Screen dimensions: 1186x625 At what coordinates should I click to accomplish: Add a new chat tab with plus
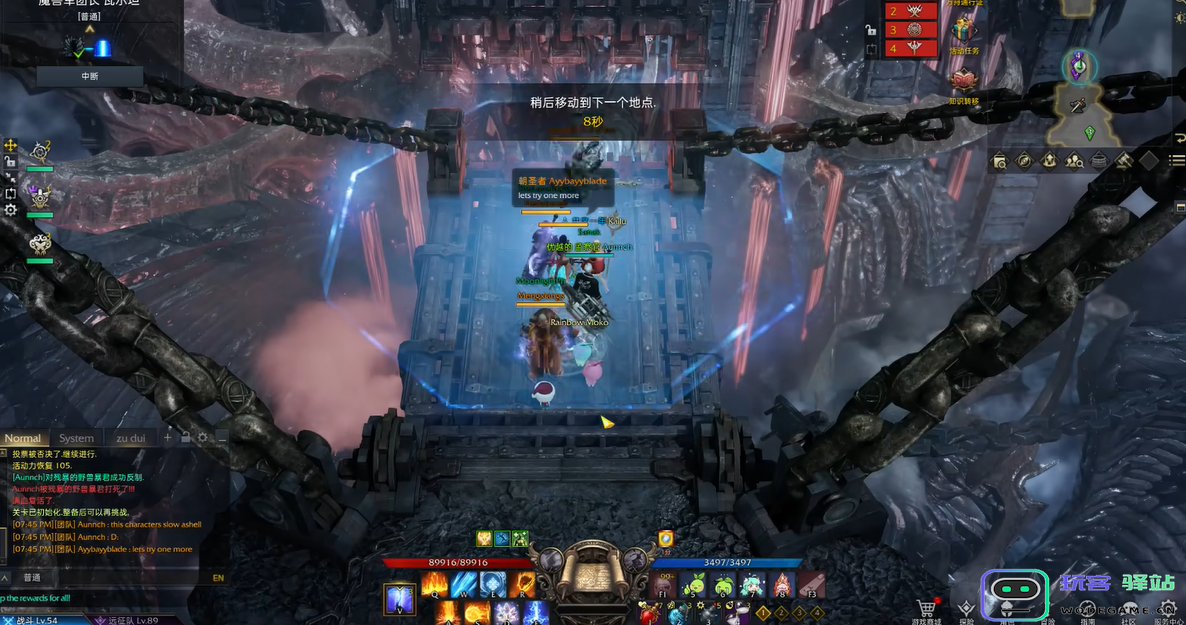click(x=167, y=437)
